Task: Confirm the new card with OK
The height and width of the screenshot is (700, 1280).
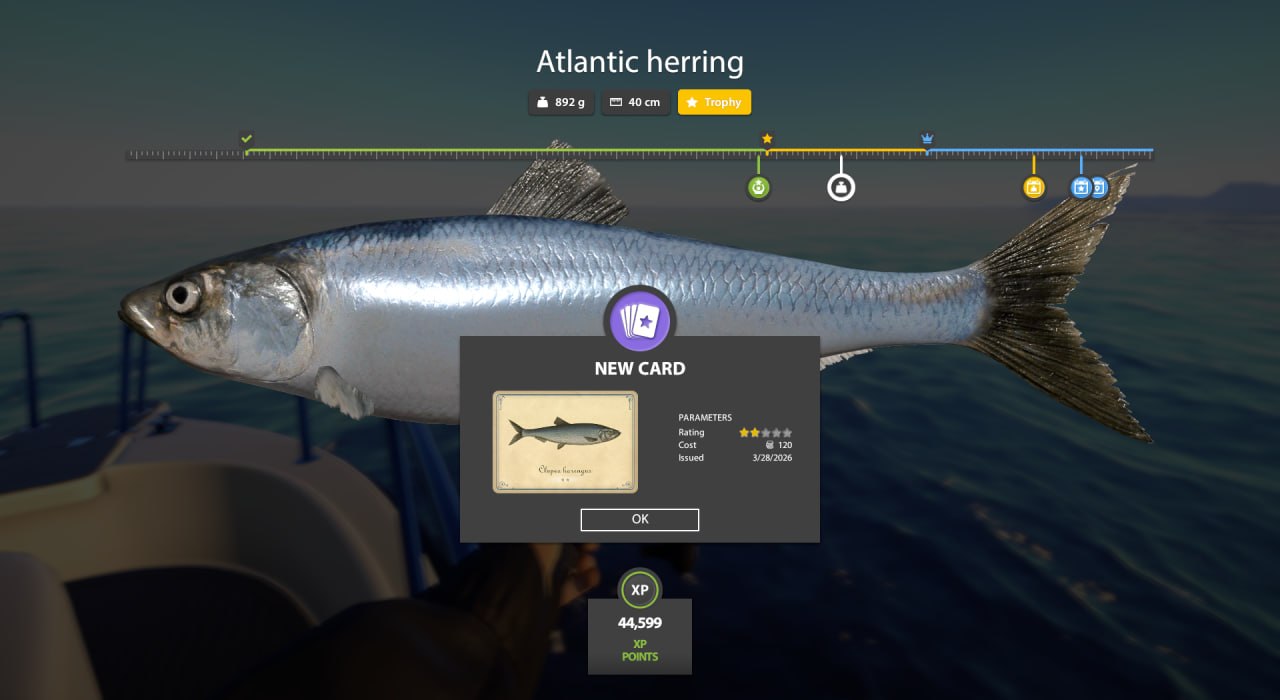Action: [640, 520]
